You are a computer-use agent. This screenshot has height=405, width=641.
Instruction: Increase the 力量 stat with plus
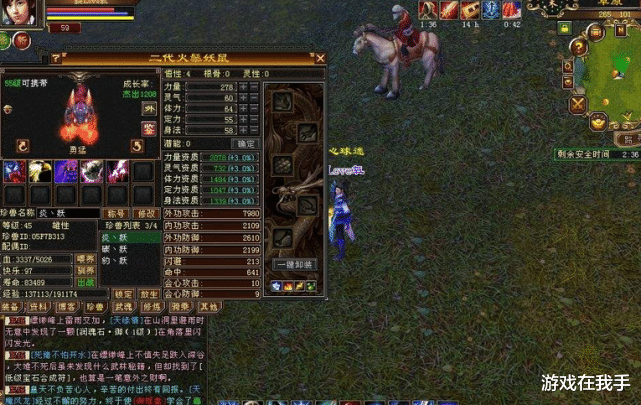(x=243, y=88)
